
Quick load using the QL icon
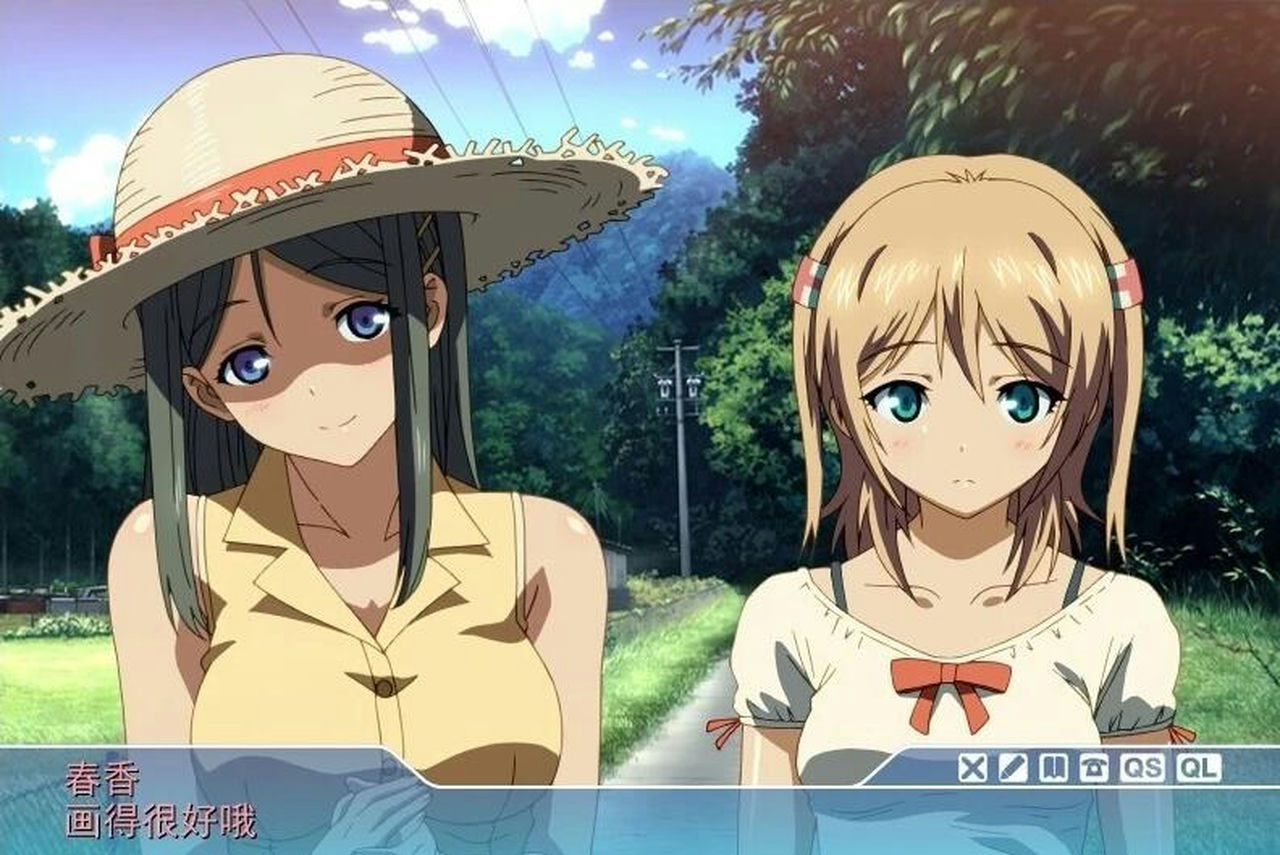(x=1196, y=768)
